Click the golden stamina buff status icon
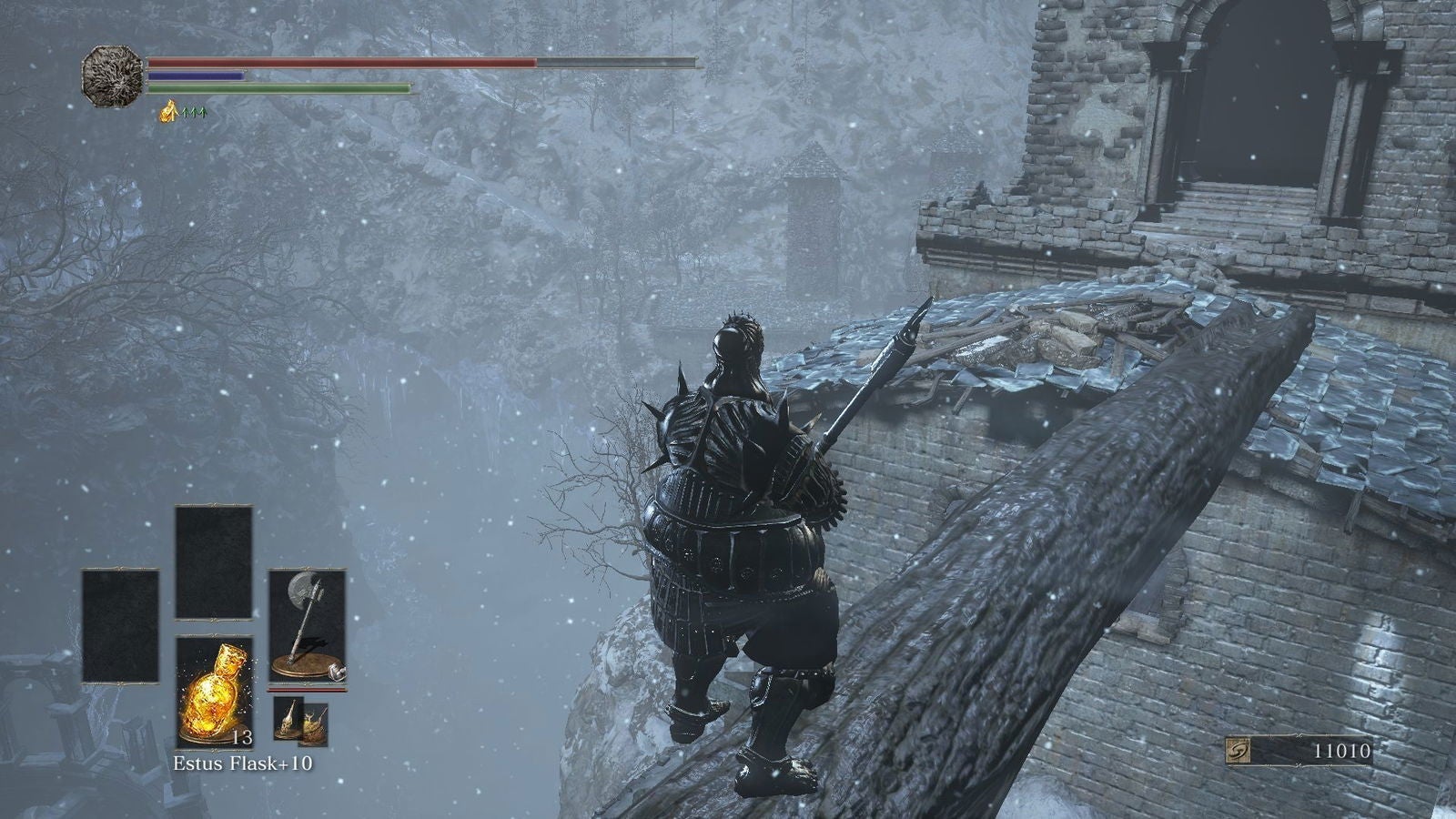Screen dimensions: 1456x819 pyautogui.click(x=168, y=113)
